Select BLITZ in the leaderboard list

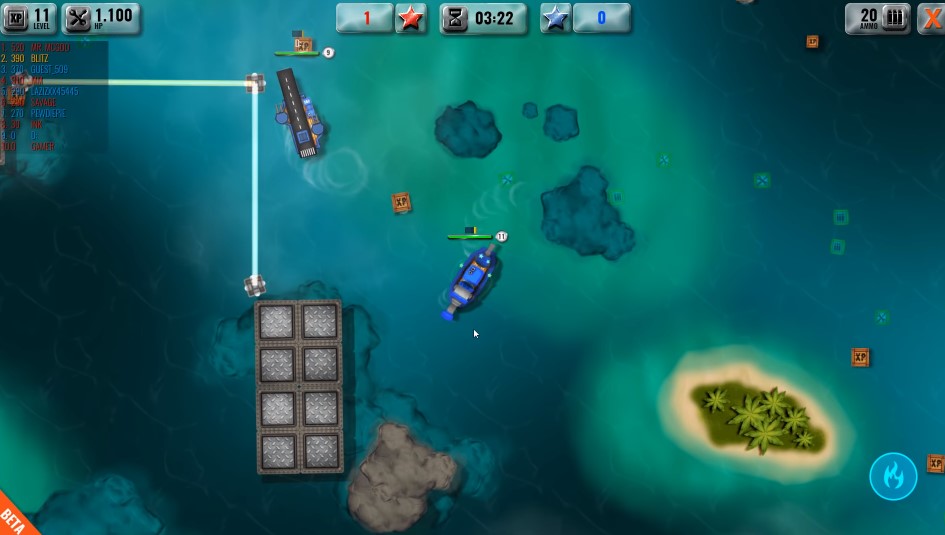point(38,59)
